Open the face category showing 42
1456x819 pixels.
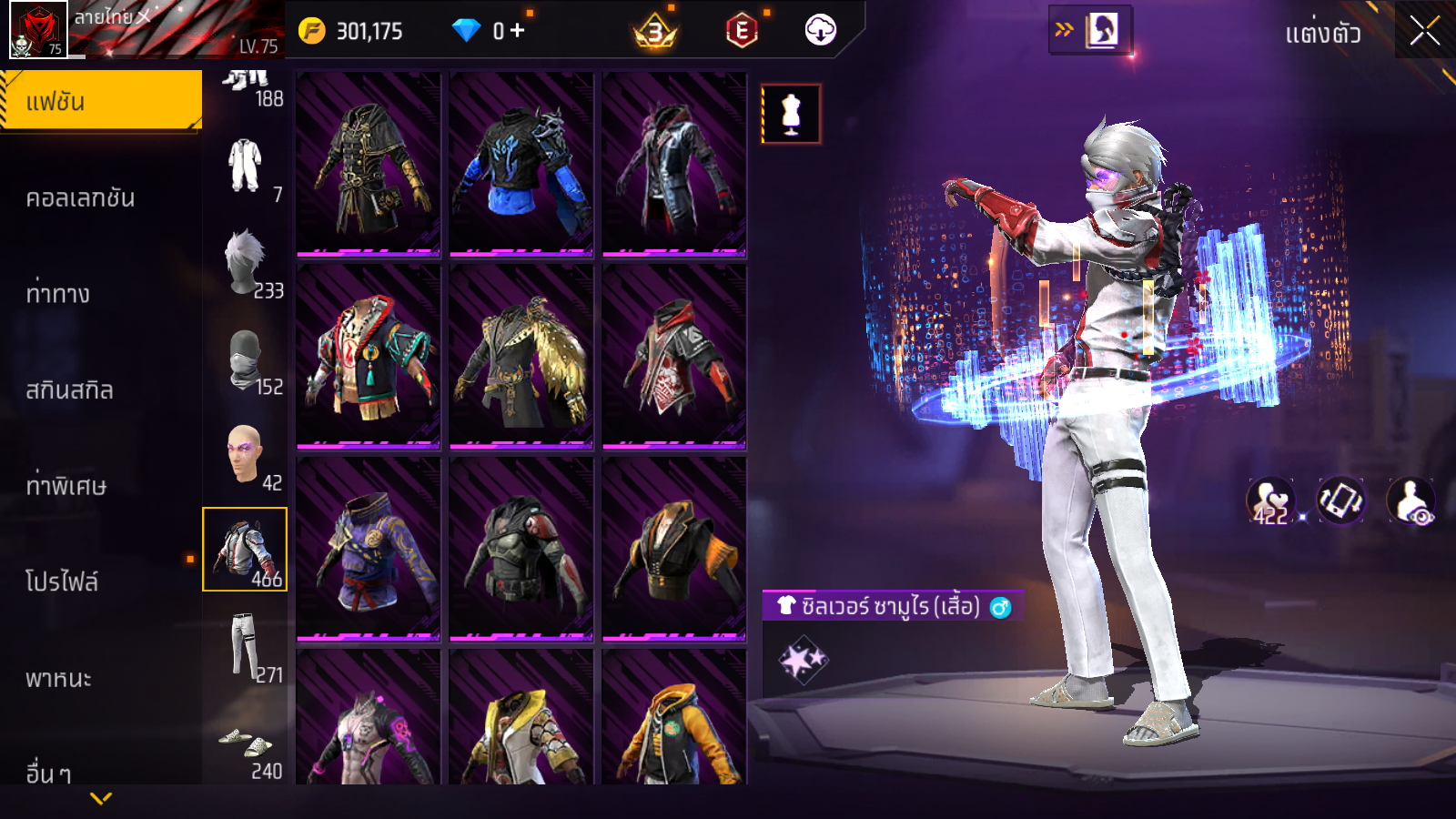246,455
